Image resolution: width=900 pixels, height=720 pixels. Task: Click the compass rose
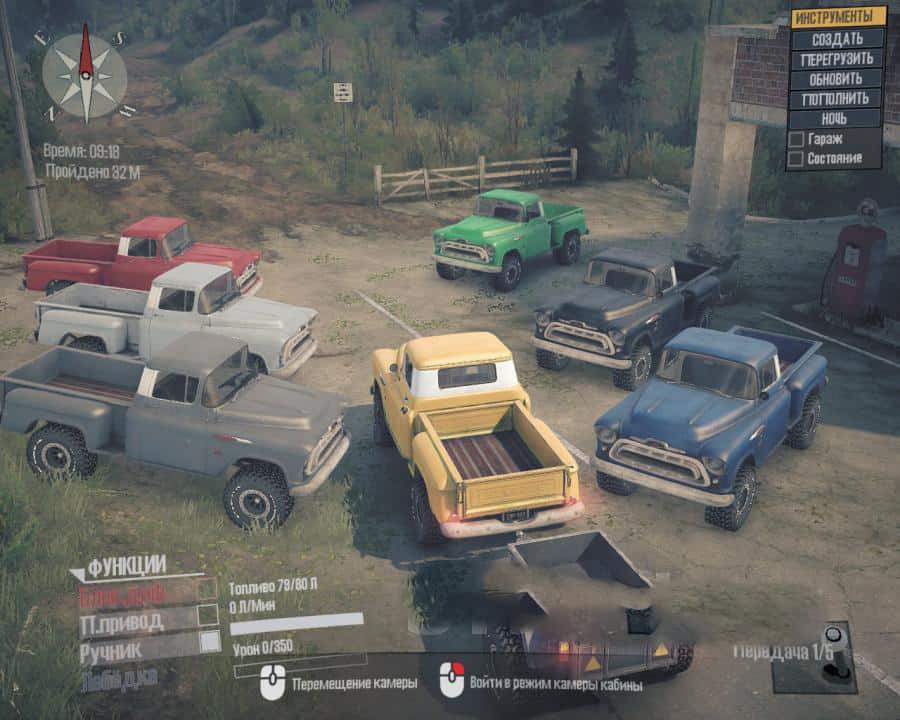85,76
